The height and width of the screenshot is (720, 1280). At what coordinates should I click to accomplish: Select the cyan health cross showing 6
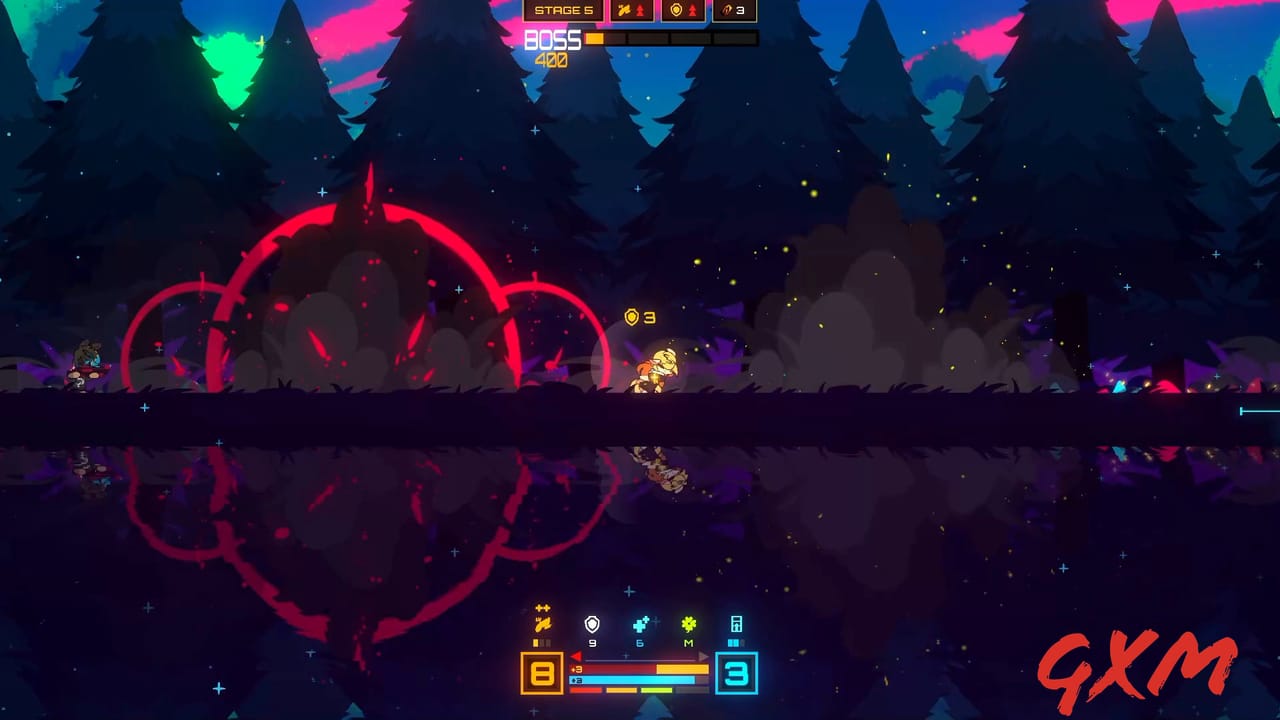(640, 624)
